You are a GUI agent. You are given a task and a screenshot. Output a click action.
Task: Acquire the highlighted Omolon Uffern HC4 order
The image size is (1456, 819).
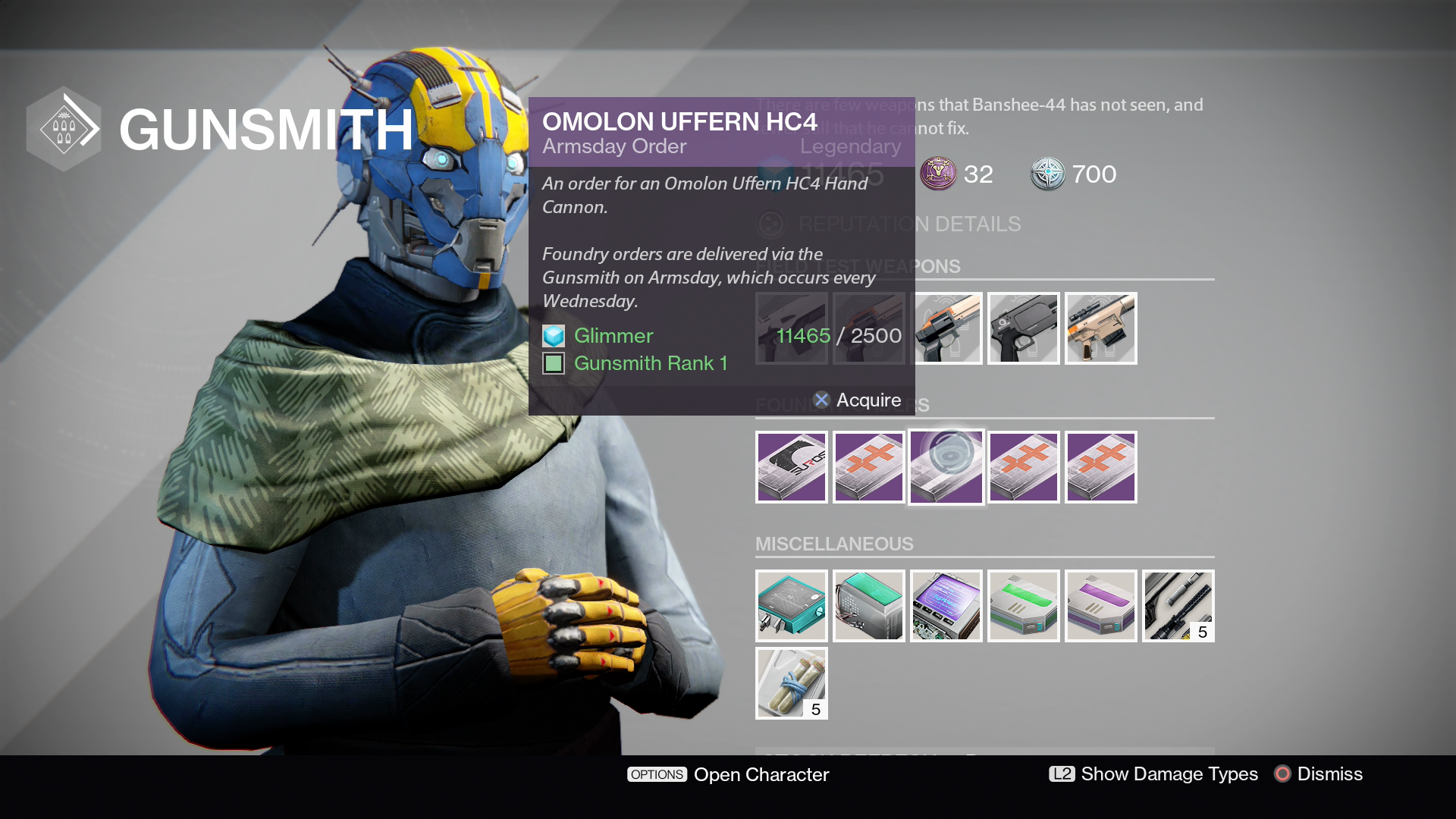858,400
